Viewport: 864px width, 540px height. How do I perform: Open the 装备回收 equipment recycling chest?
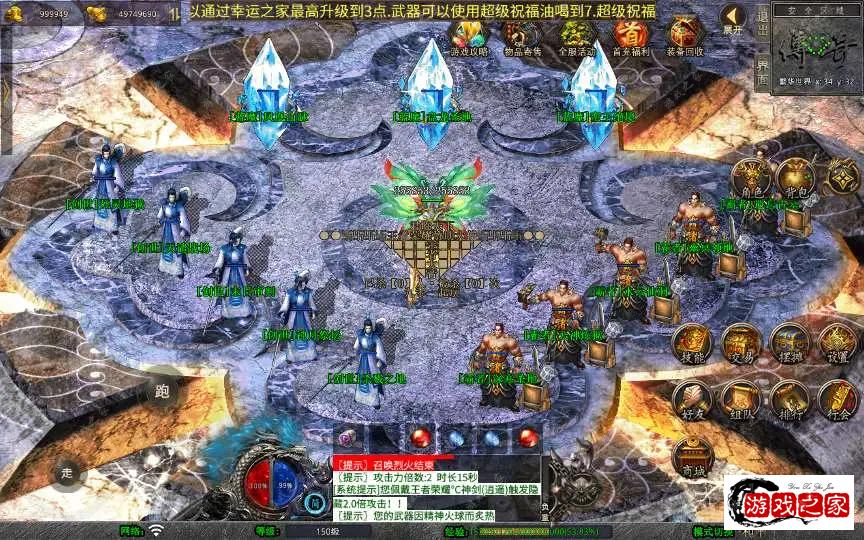pos(686,38)
